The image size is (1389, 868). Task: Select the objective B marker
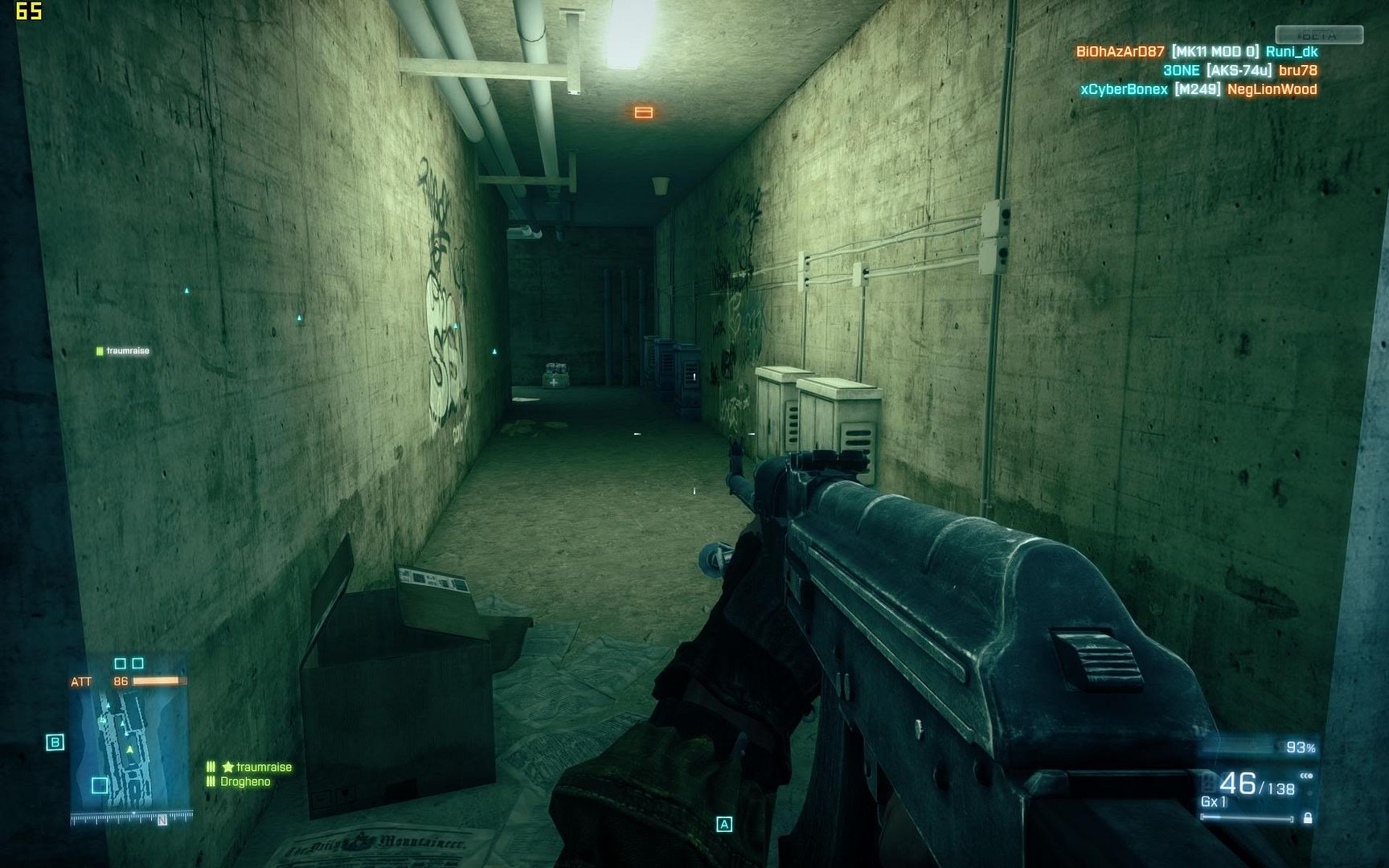(x=55, y=742)
